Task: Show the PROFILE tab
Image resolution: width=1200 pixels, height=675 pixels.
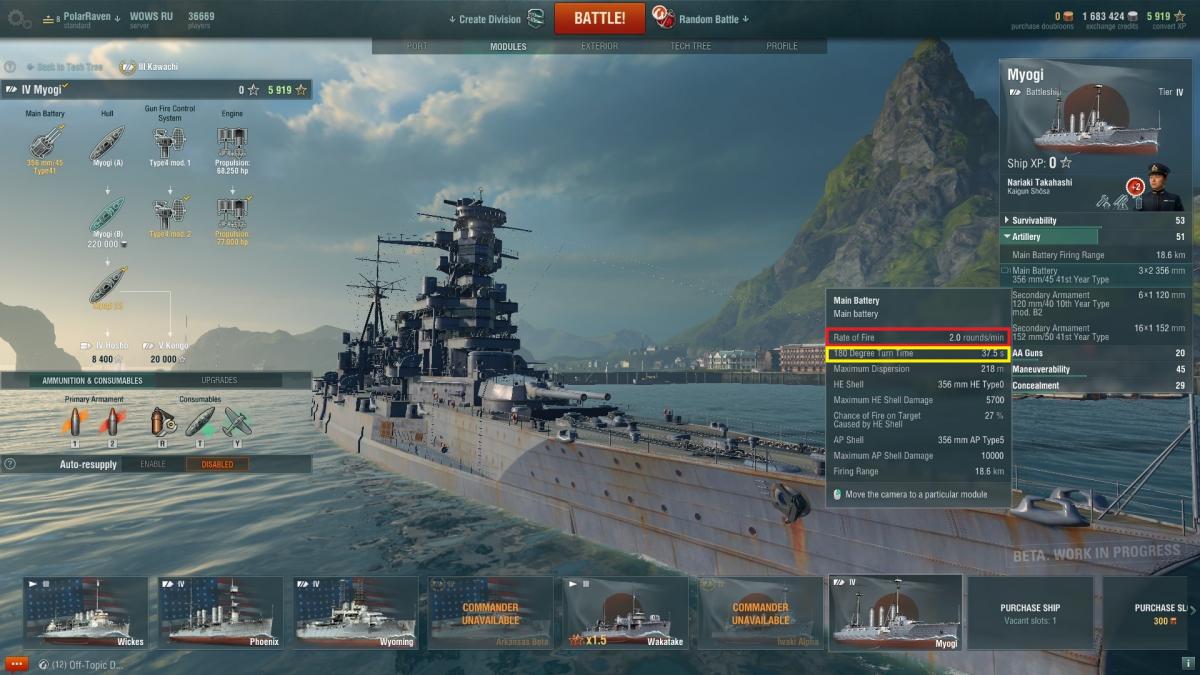Action: coord(782,46)
